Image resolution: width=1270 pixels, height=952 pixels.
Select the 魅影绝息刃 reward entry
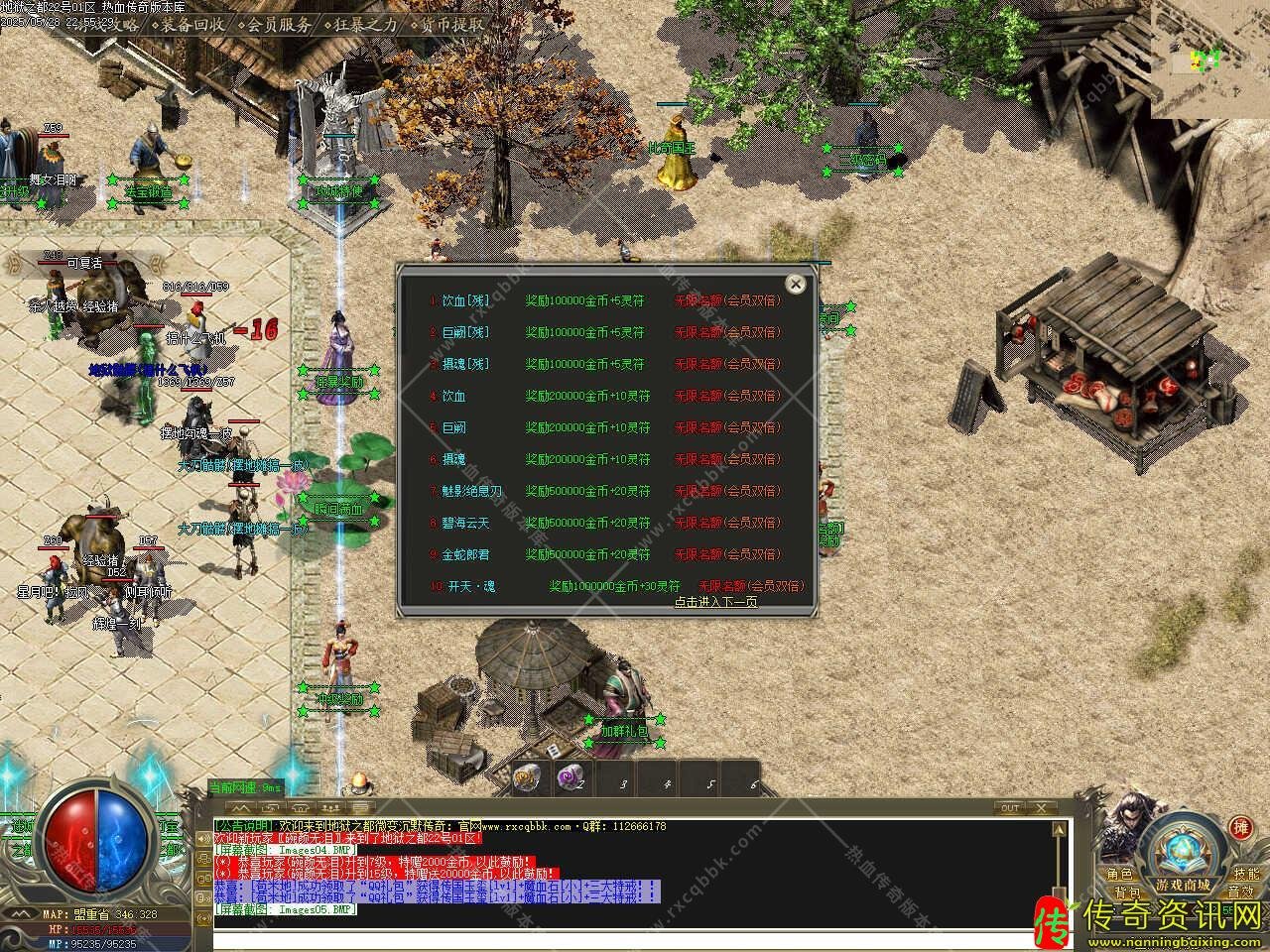pyautogui.click(x=471, y=491)
